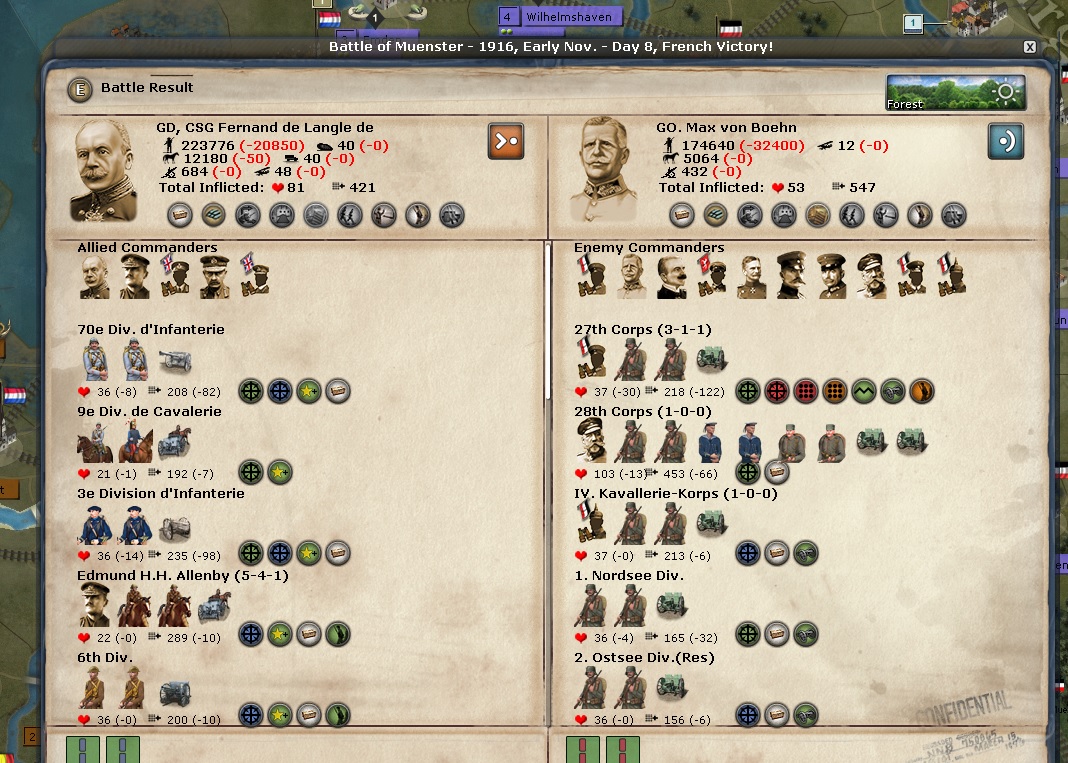Select the German 27th Corps entry
This screenshot has height=763, width=1068.
642,330
